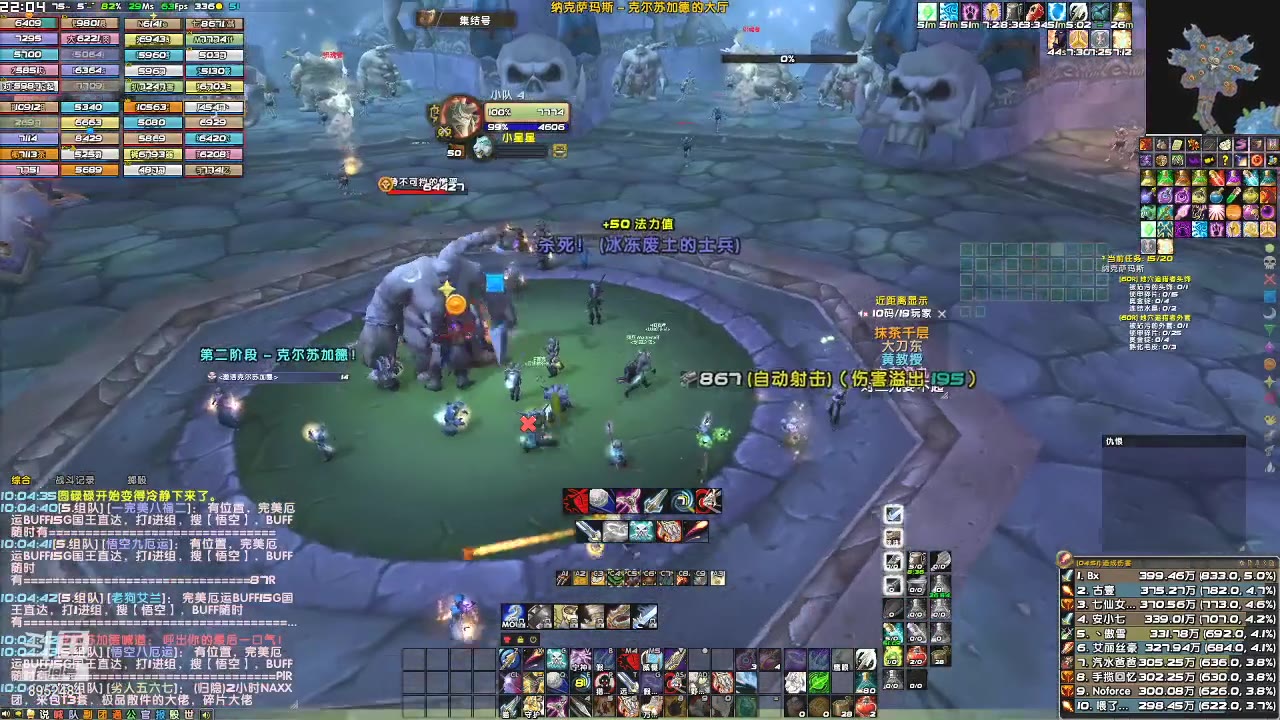This screenshot has height=720, width=1280.
Task: Click the 宁神 skull ability icon
Action: point(558,660)
